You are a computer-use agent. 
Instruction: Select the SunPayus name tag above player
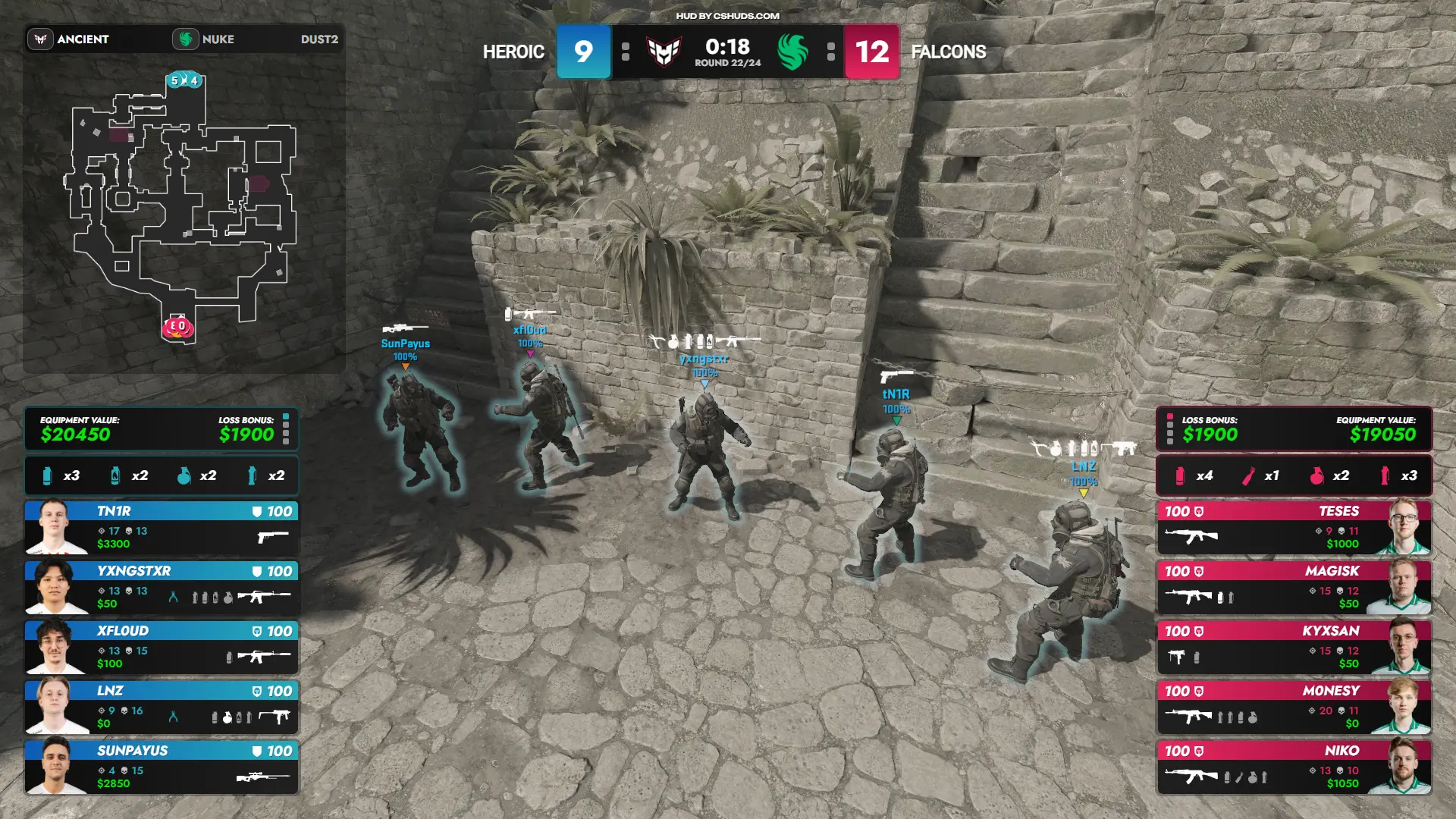[405, 344]
